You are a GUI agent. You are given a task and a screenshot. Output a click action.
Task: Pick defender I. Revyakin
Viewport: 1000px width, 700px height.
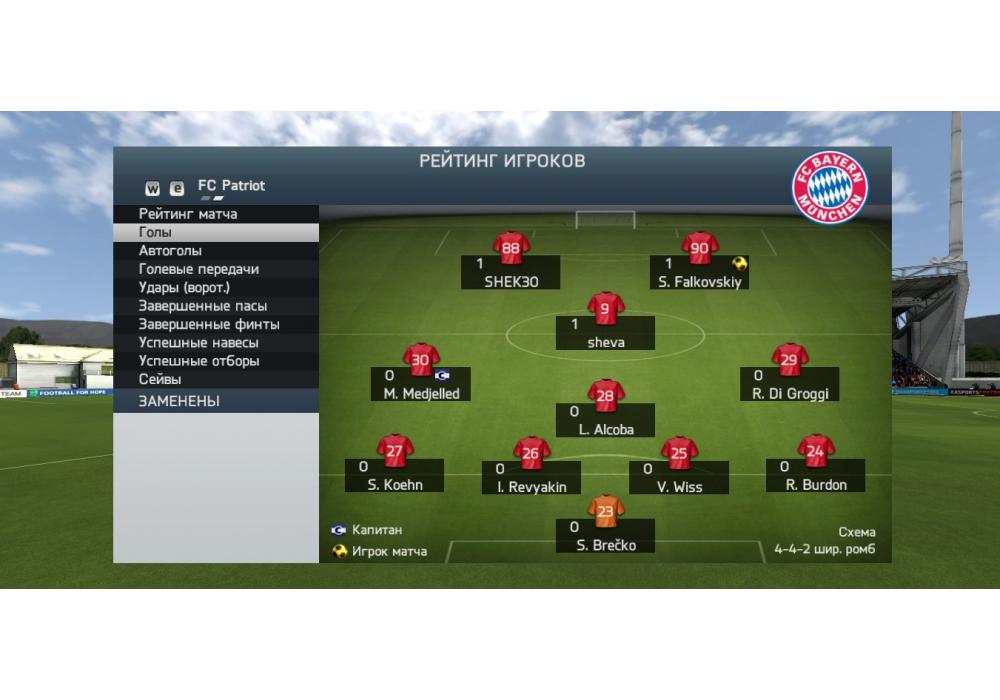click(531, 468)
